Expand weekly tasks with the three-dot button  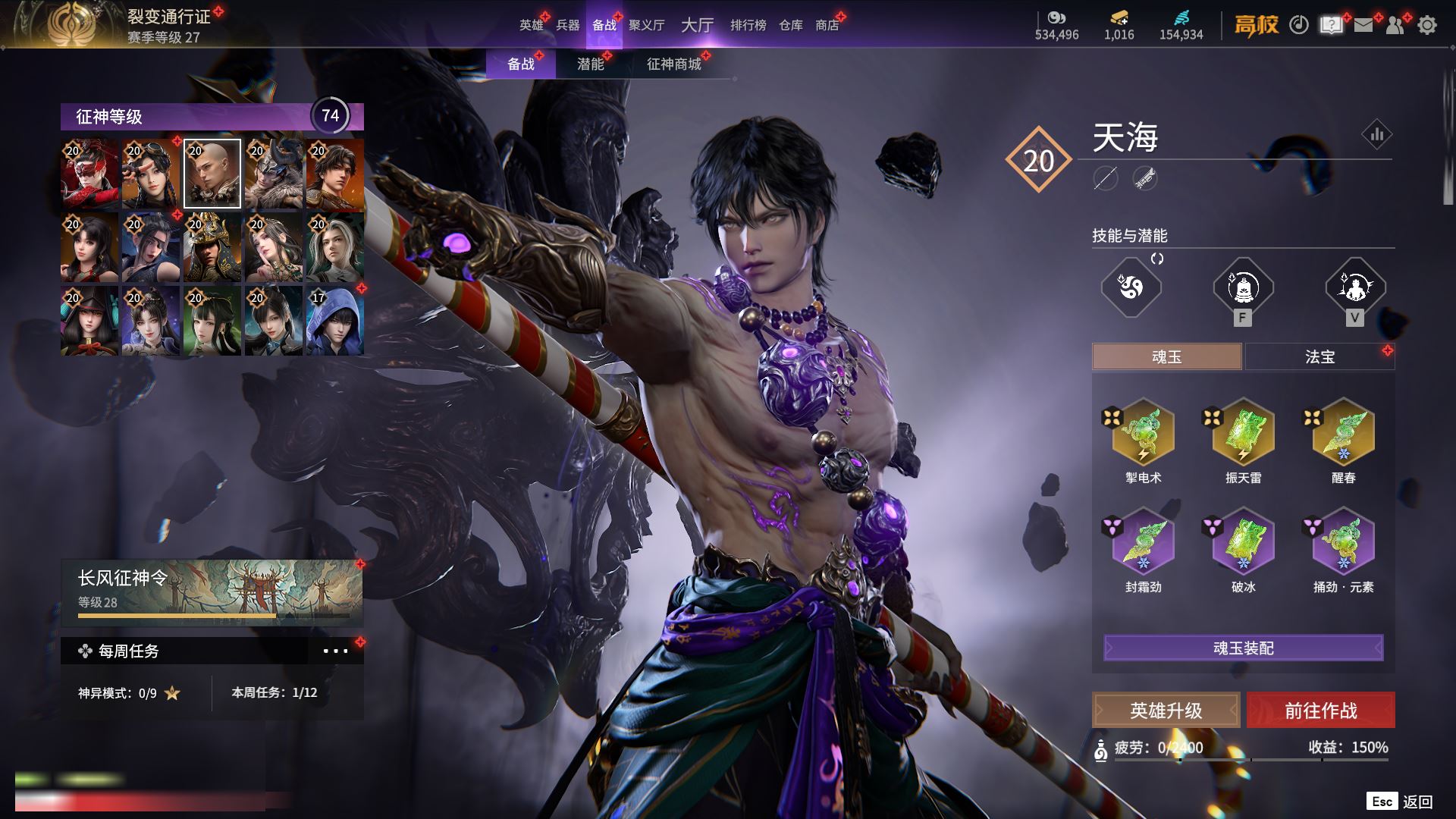335,651
